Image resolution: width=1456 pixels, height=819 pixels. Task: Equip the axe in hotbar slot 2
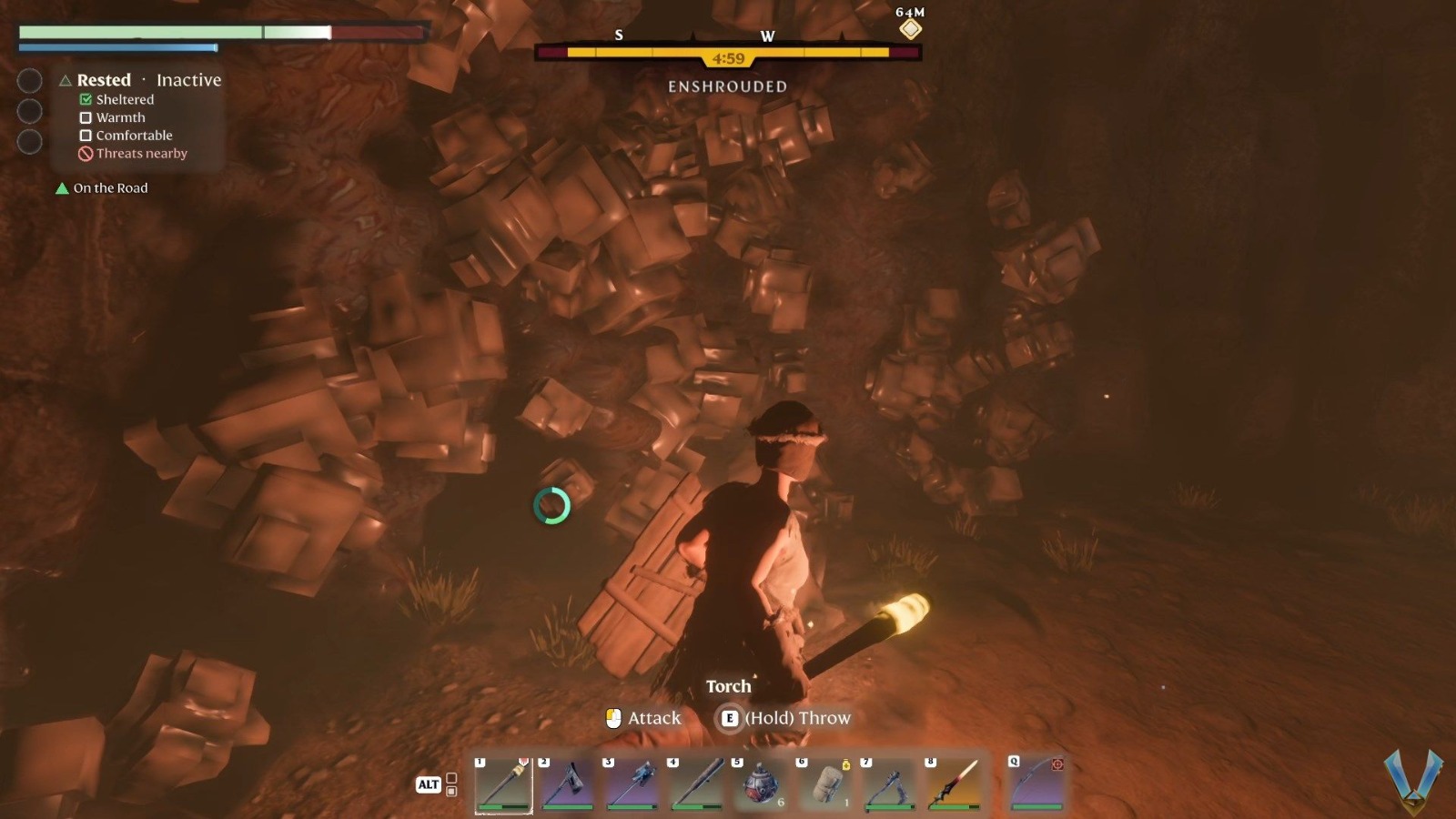569,783
